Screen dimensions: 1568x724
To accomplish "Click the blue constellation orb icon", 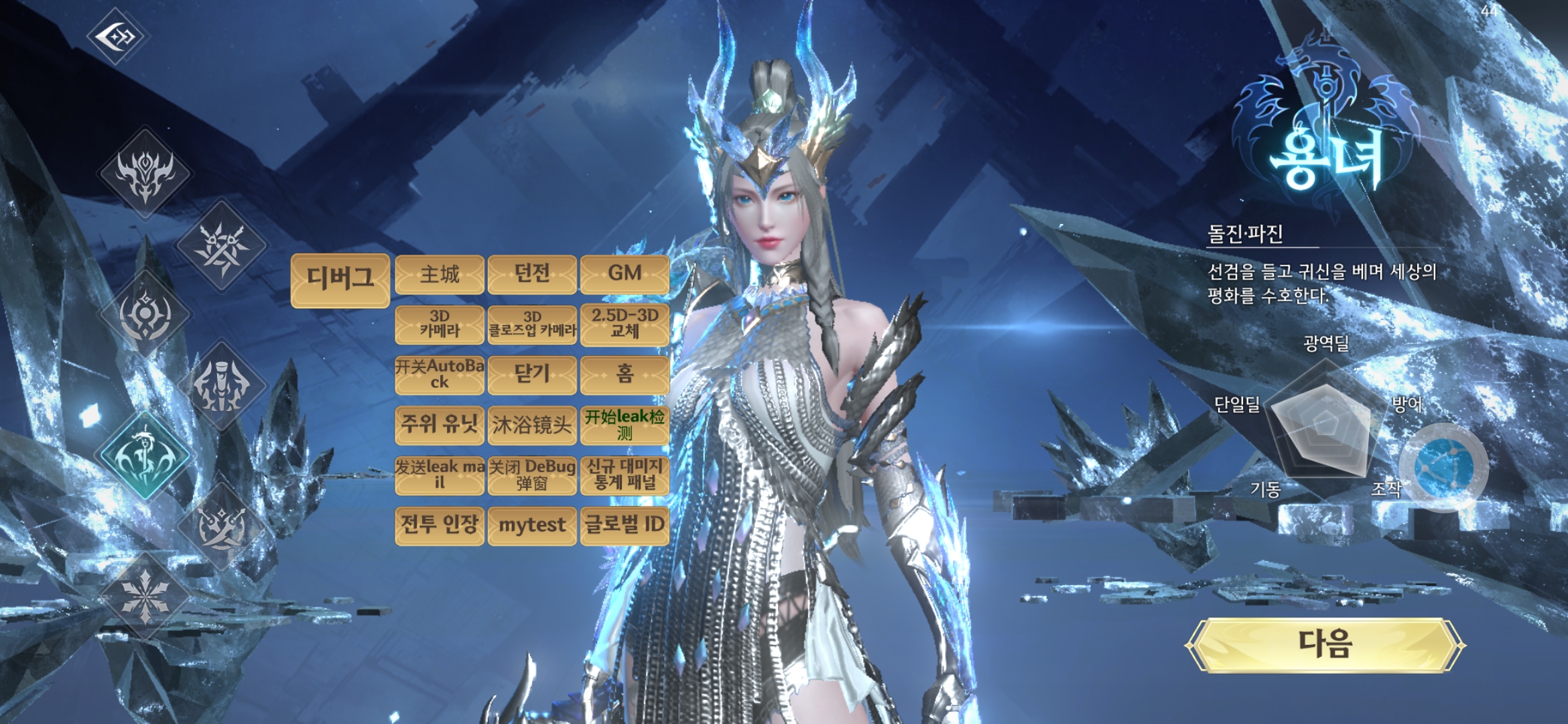I will point(1444,467).
